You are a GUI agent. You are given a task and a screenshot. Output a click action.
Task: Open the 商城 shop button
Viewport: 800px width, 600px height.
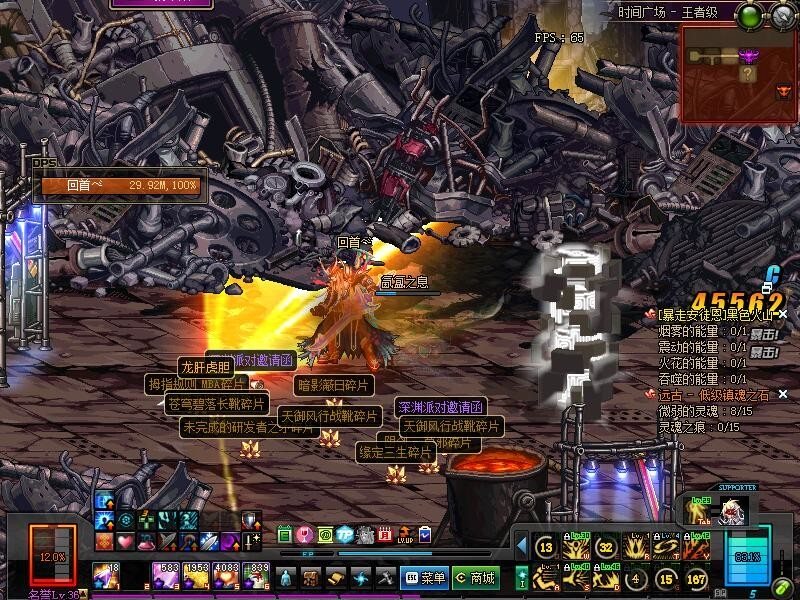click(475, 578)
